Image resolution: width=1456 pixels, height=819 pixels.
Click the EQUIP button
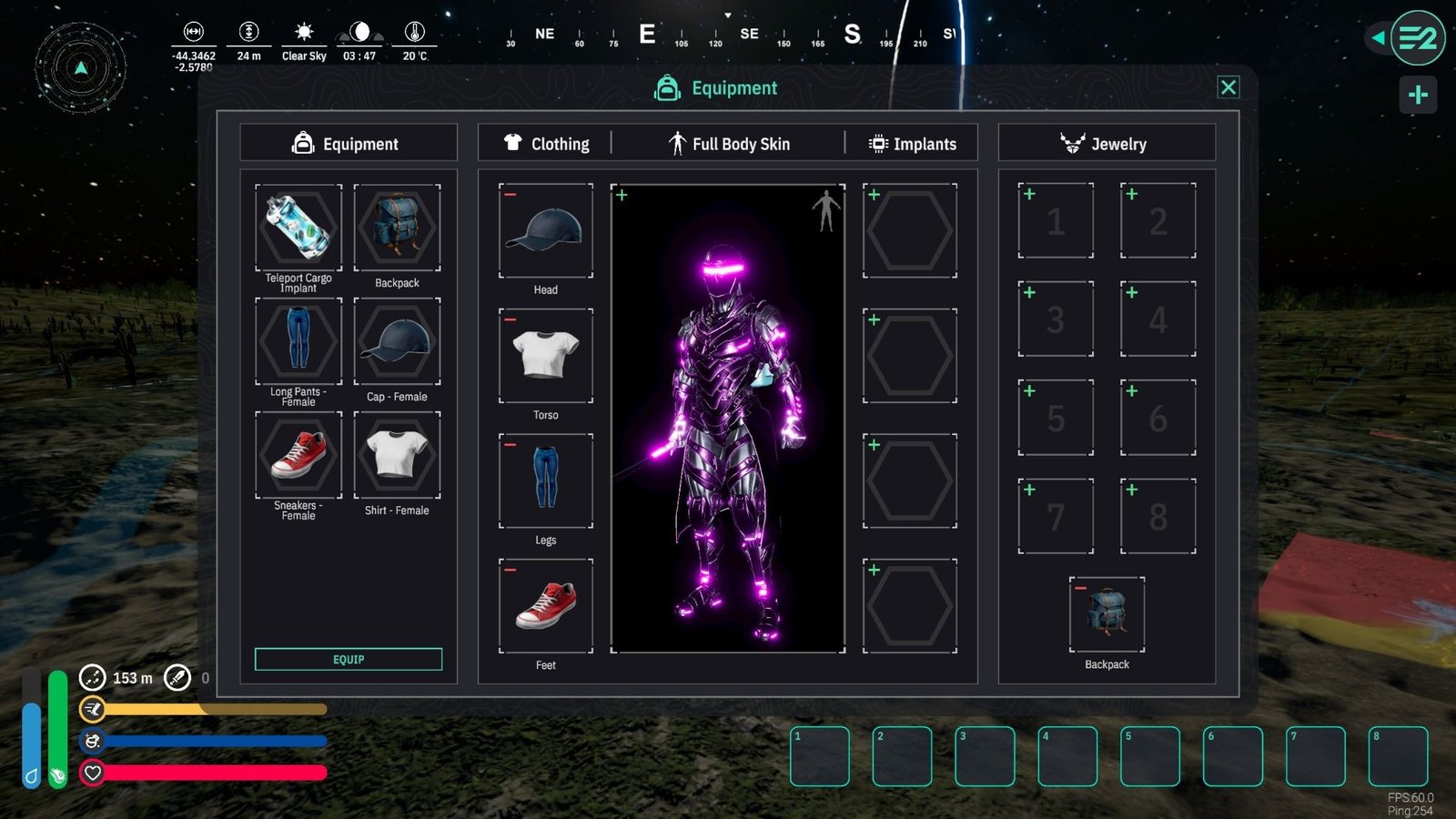tap(349, 659)
